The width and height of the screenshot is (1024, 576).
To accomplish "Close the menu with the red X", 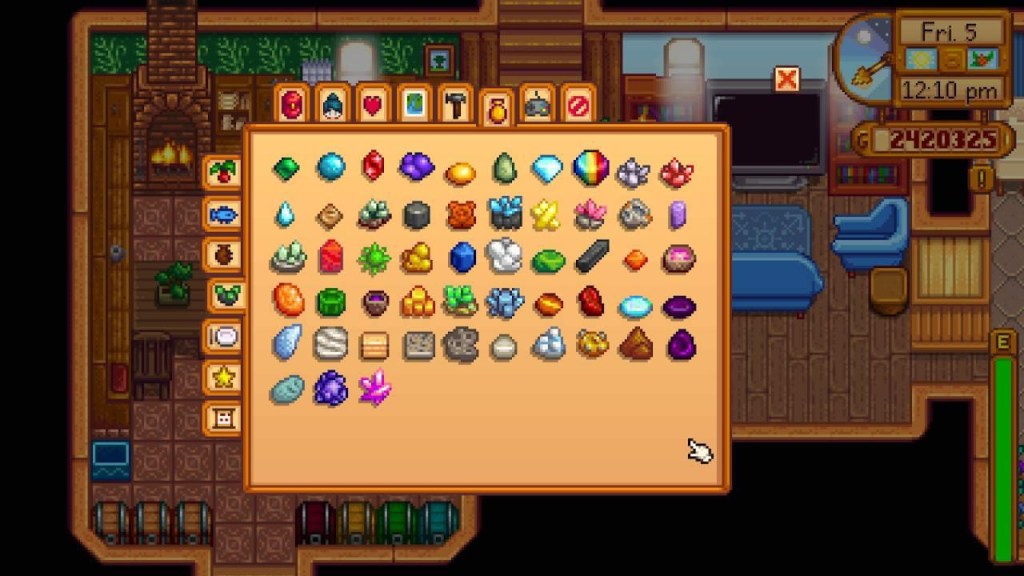I will pos(787,80).
